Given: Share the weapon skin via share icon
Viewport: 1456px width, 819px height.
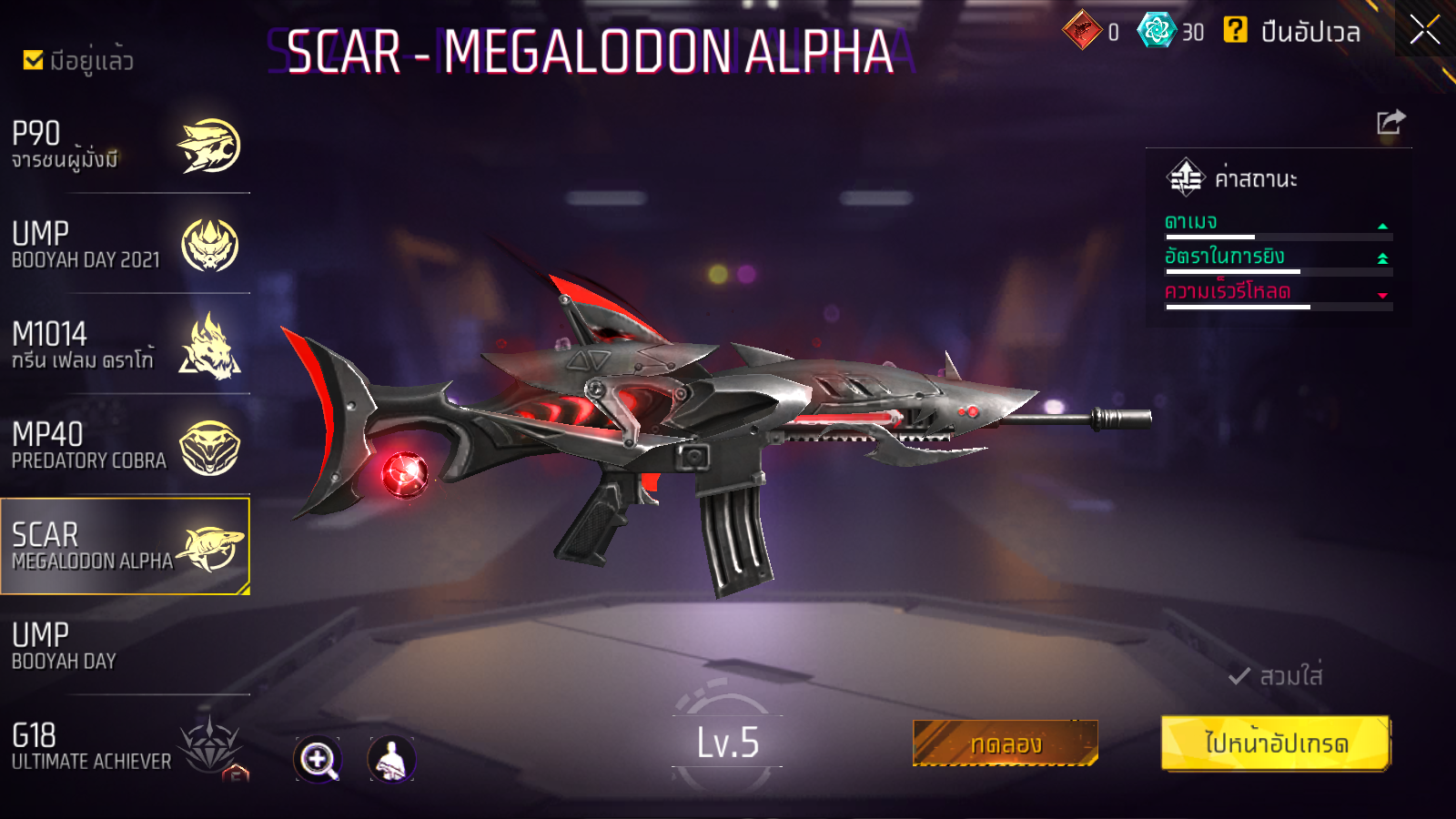Looking at the screenshot, I should (x=1390, y=122).
